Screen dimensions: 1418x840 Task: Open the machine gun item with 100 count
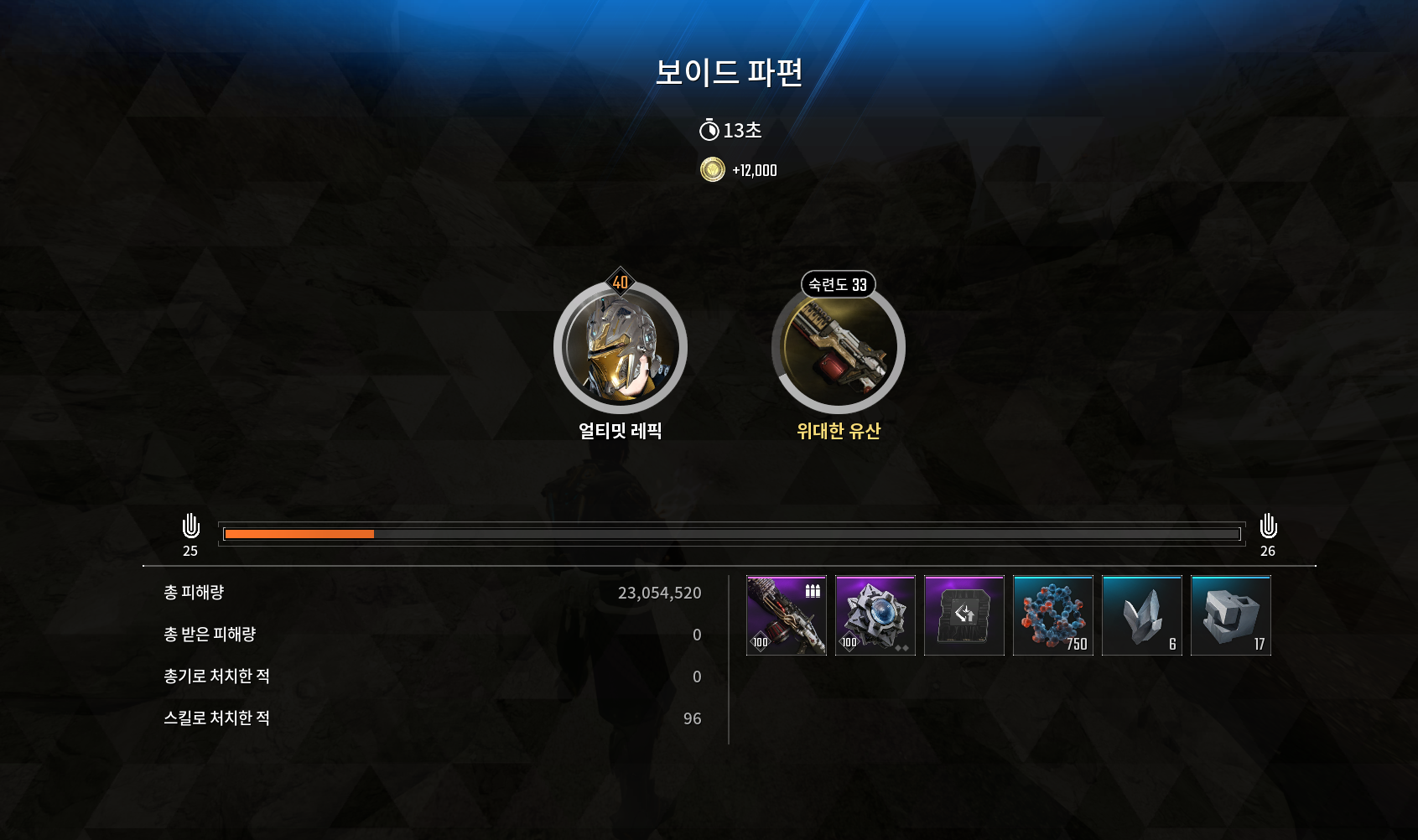pos(785,616)
